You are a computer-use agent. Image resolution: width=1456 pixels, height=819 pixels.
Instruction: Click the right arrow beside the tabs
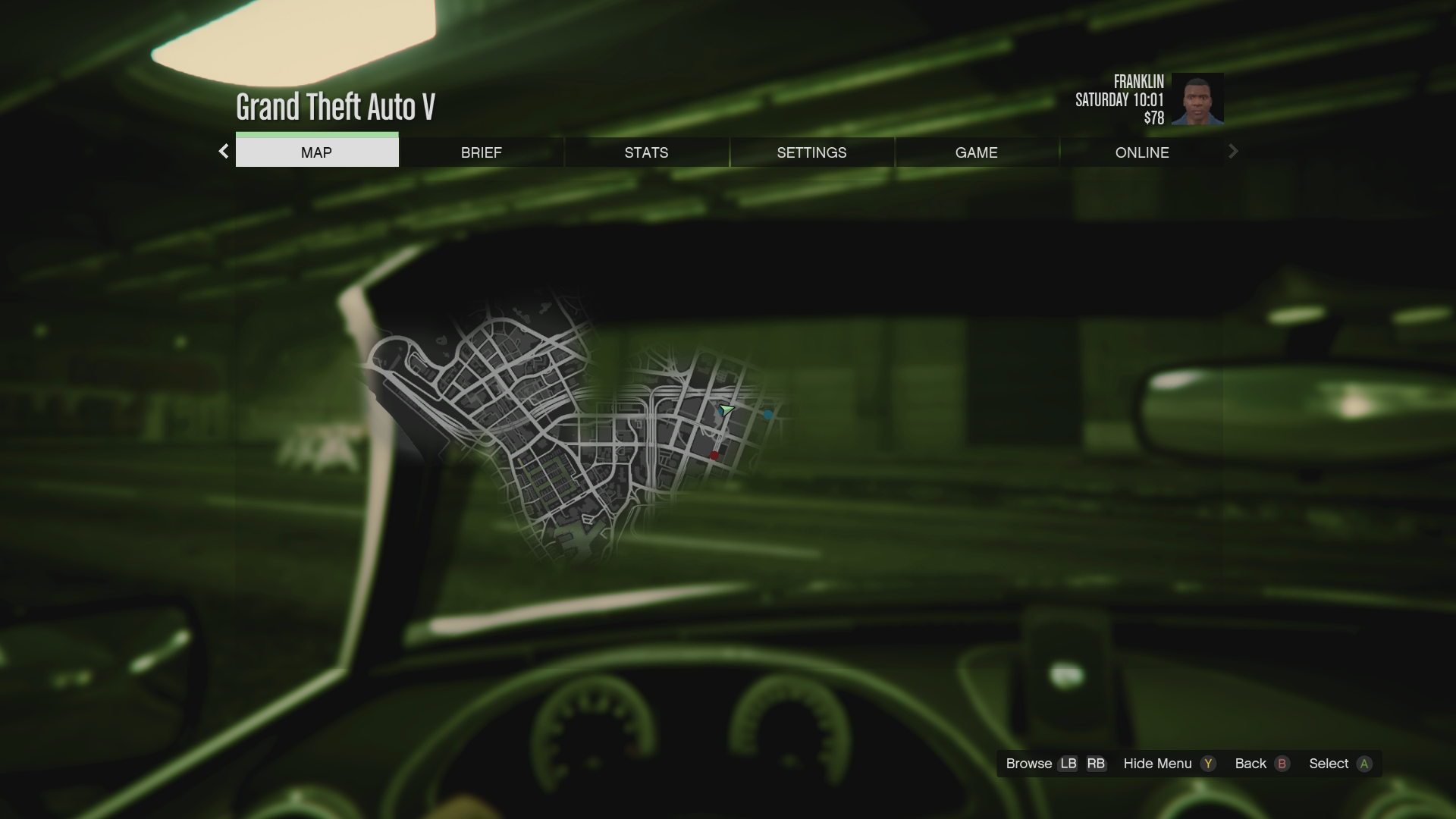pos(1233,152)
